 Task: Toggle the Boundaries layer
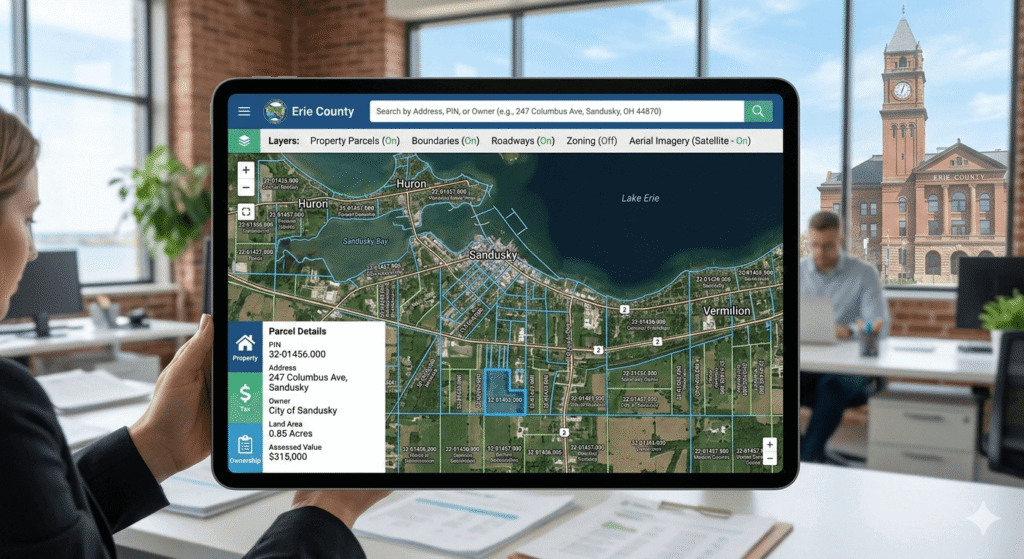(x=445, y=141)
